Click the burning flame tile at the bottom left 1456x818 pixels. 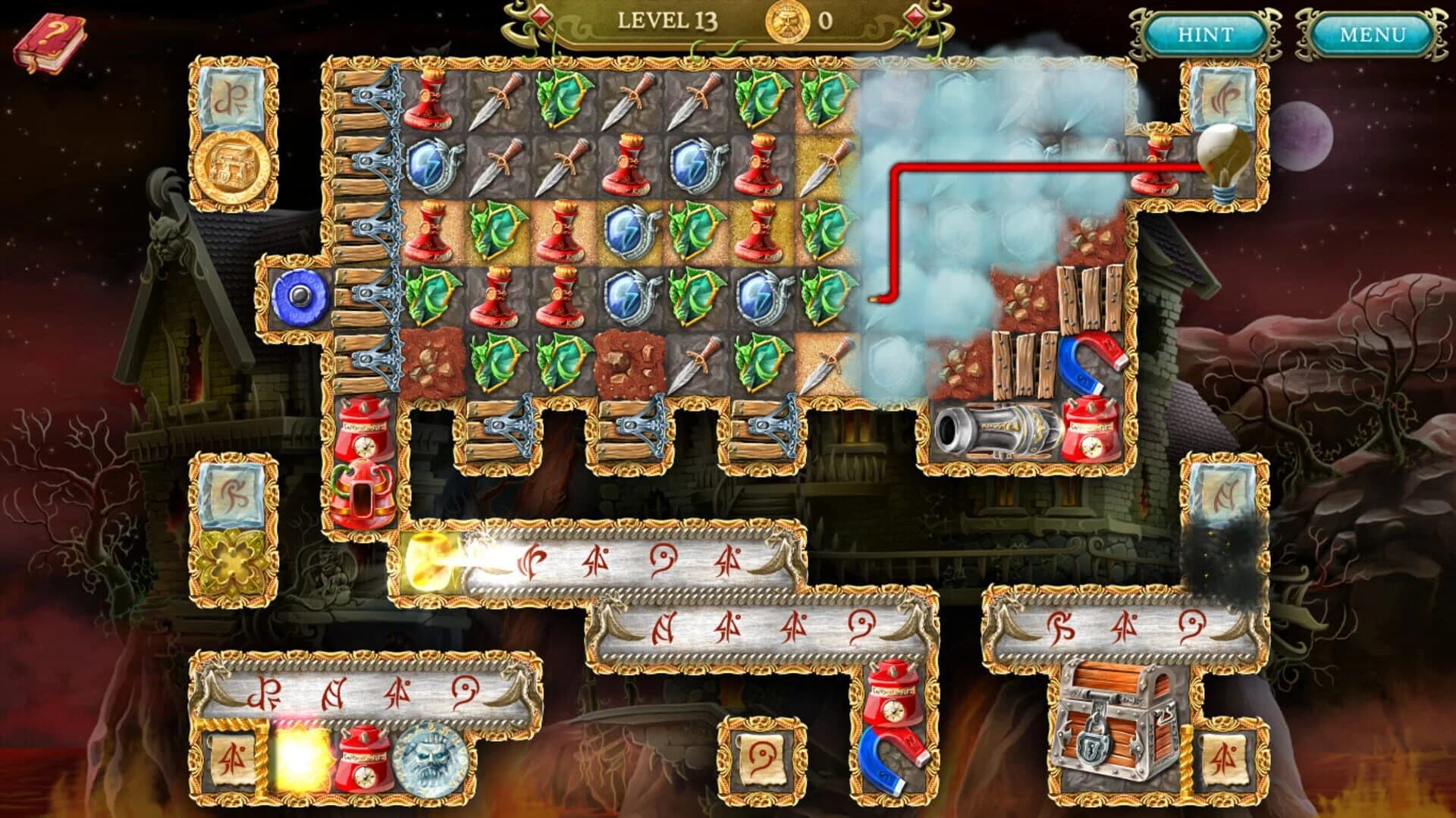click(303, 754)
